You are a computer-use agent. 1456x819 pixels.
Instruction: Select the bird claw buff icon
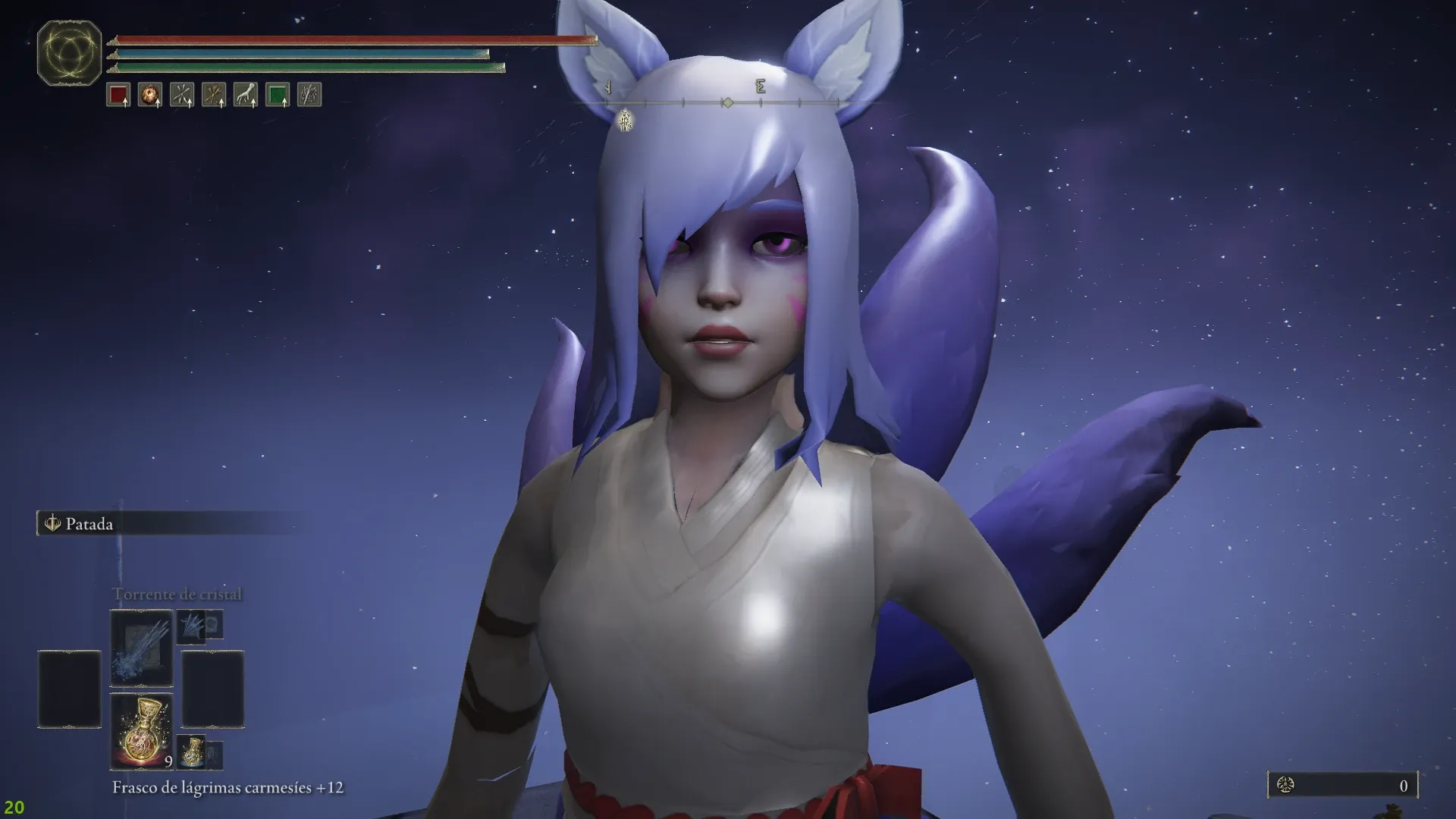pyautogui.click(x=246, y=95)
